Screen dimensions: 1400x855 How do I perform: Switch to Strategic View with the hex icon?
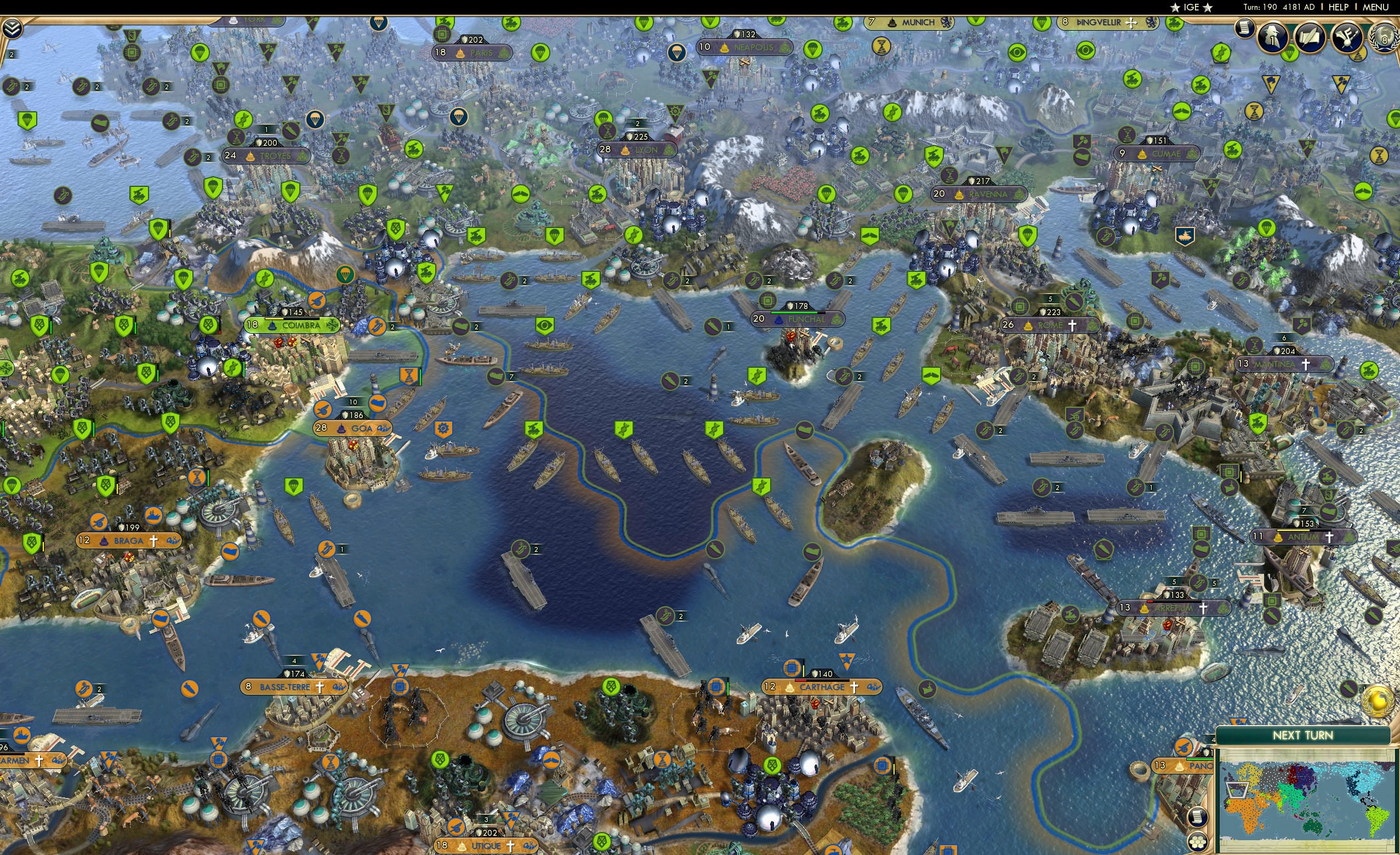pyautogui.click(x=1198, y=843)
